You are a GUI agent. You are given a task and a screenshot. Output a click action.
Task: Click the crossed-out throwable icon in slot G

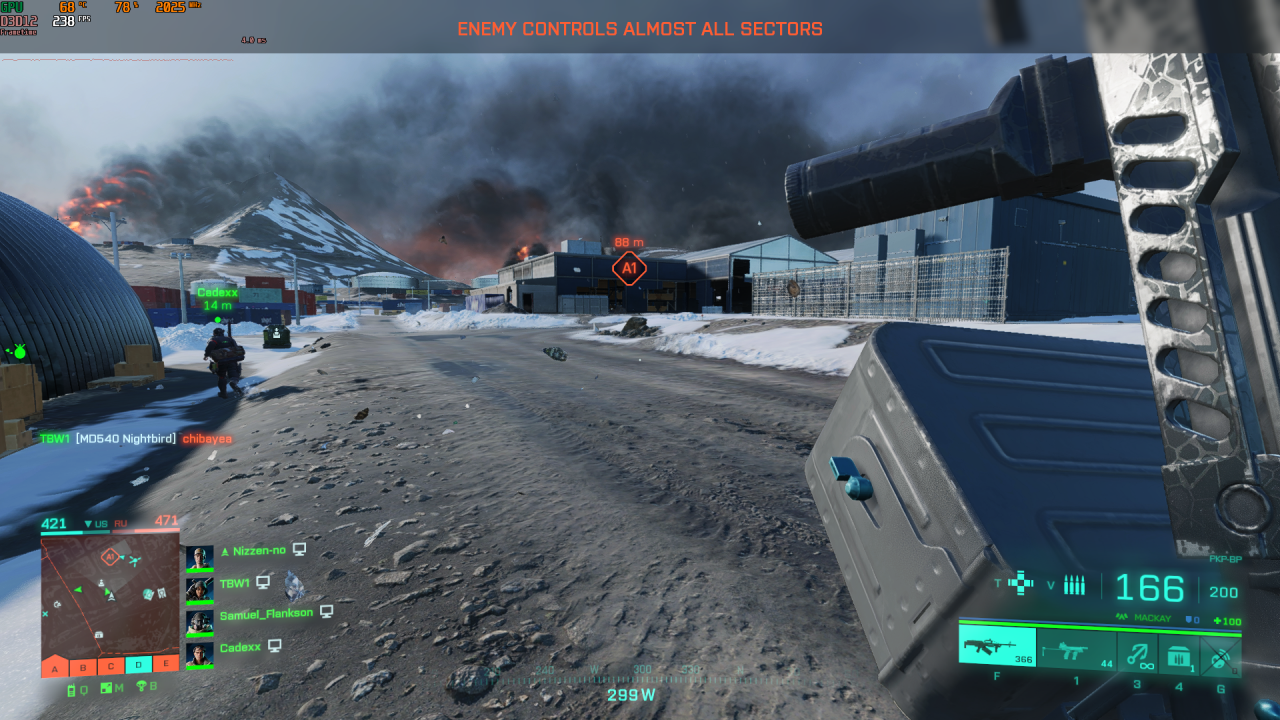pyautogui.click(x=1218, y=655)
